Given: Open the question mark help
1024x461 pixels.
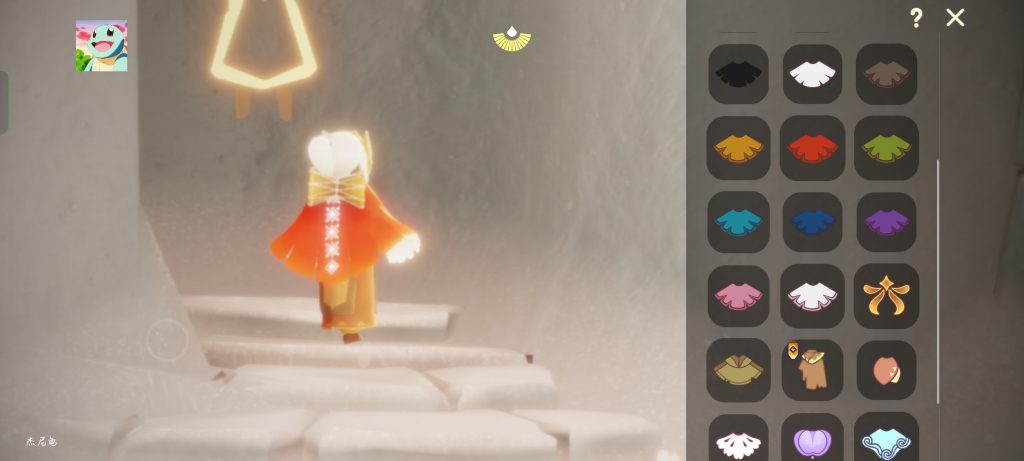Looking at the screenshot, I should point(915,18).
